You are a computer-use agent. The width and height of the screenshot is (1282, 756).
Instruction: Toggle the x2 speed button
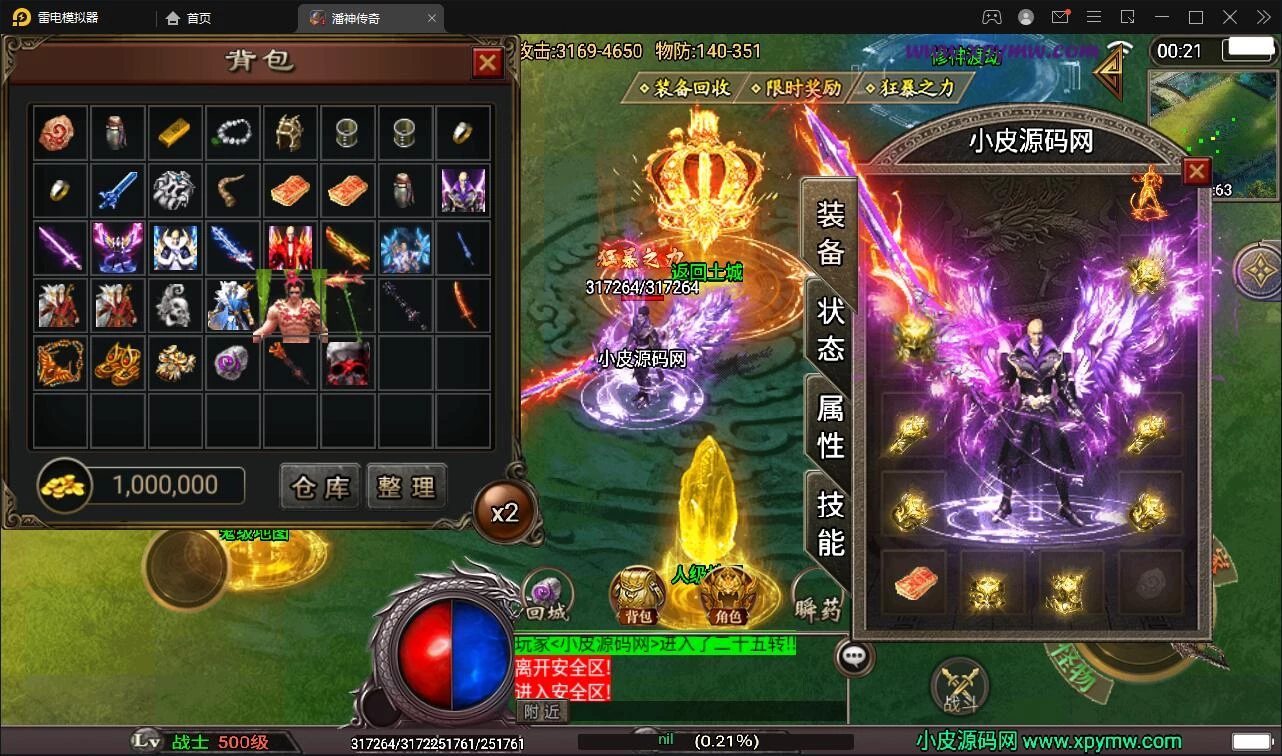coord(504,513)
